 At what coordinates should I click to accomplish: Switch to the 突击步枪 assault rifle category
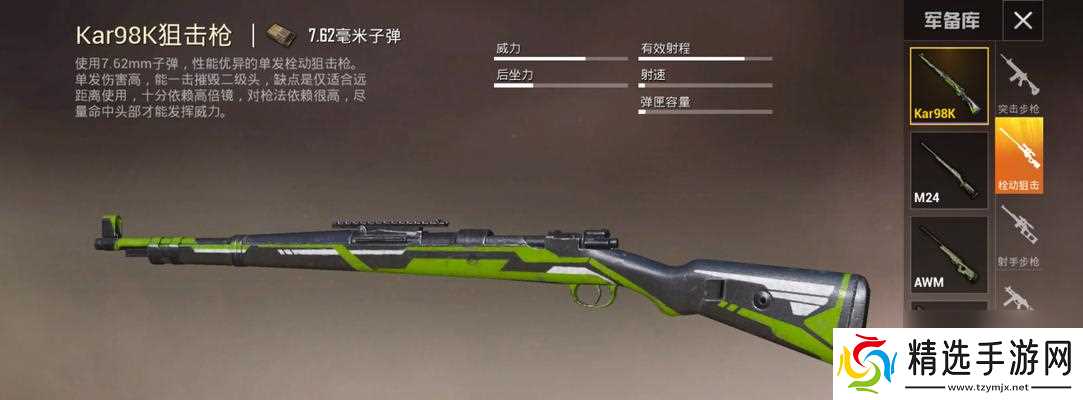(x=1019, y=82)
